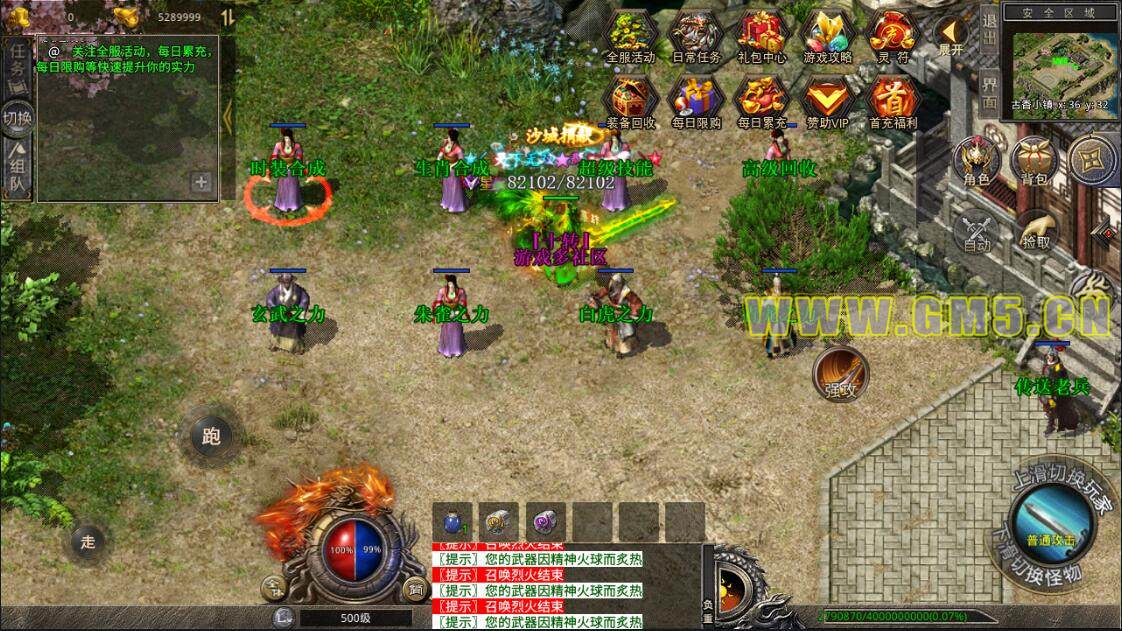Open the 背包 backpack inventory
The image size is (1122, 631).
click(1034, 162)
